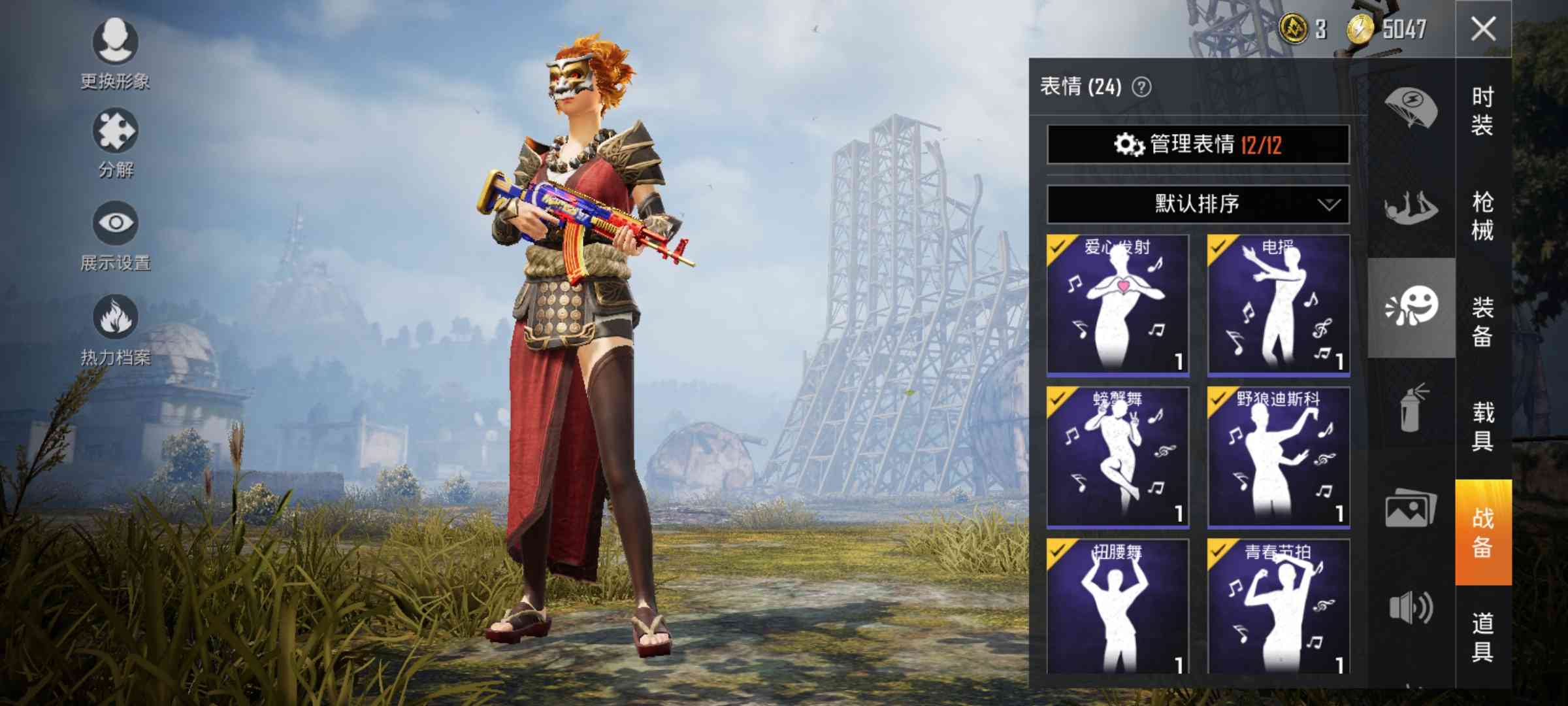
Task: Switch to the 时装 fashion tab
Action: click(x=1483, y=111)
